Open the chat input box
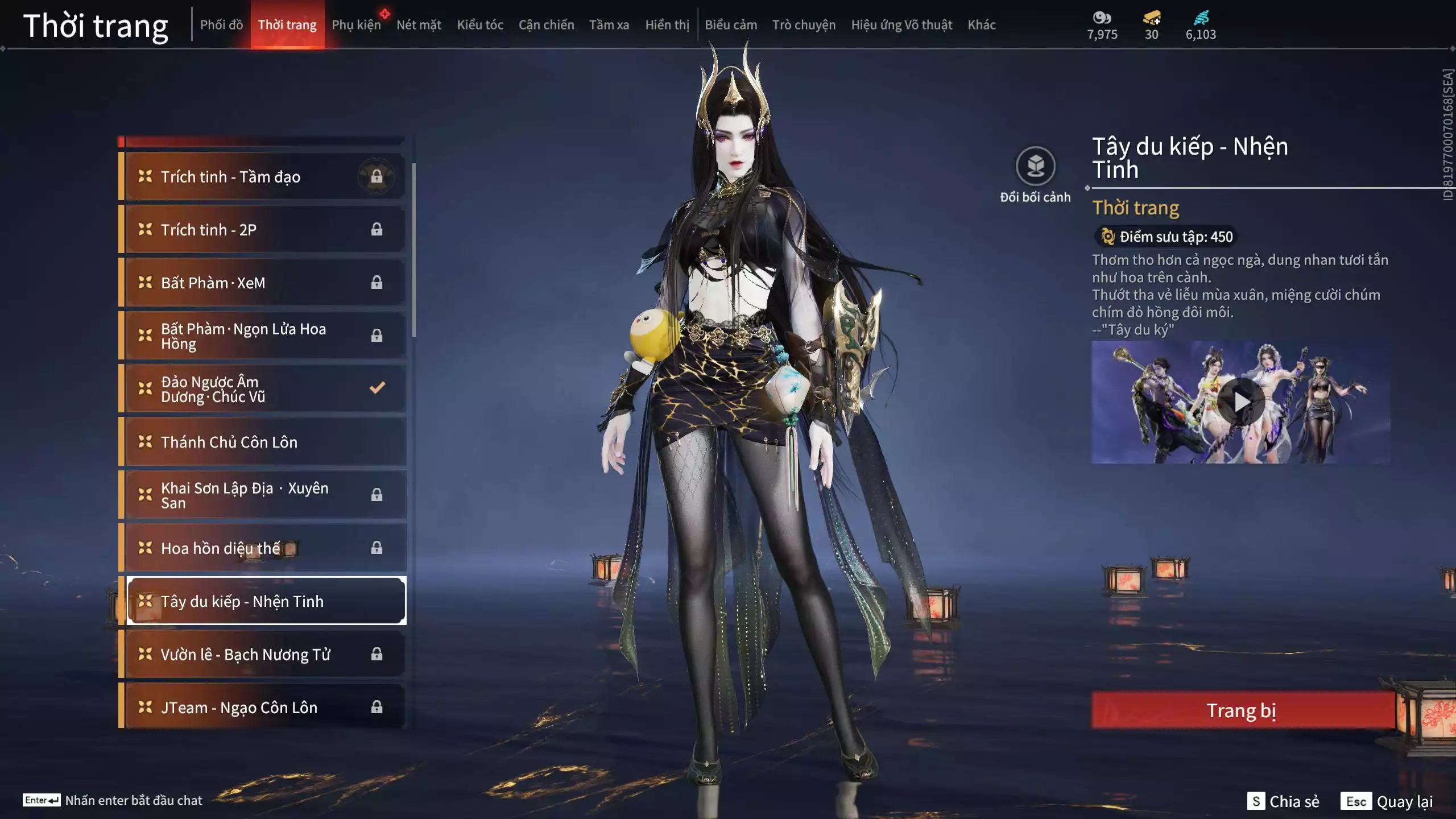 (x=114, y=800)
